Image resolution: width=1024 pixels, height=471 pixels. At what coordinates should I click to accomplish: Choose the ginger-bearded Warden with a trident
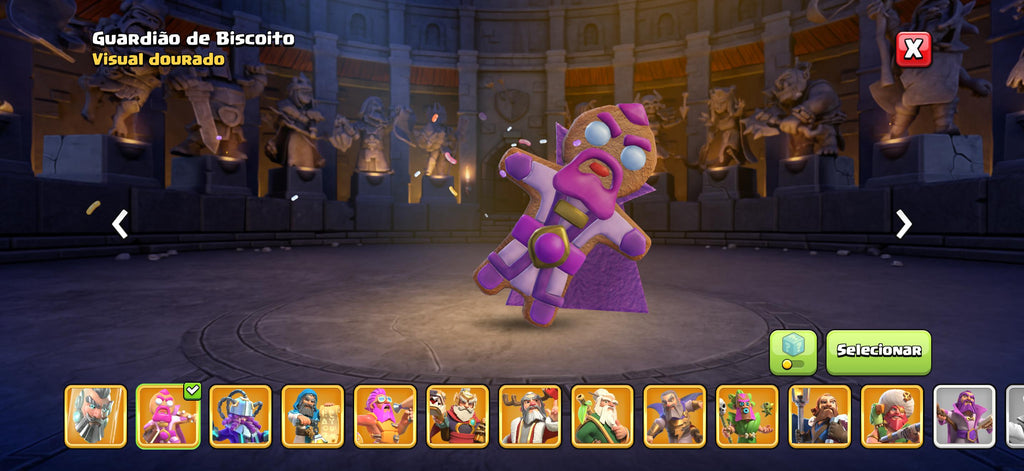pos(820,416)
